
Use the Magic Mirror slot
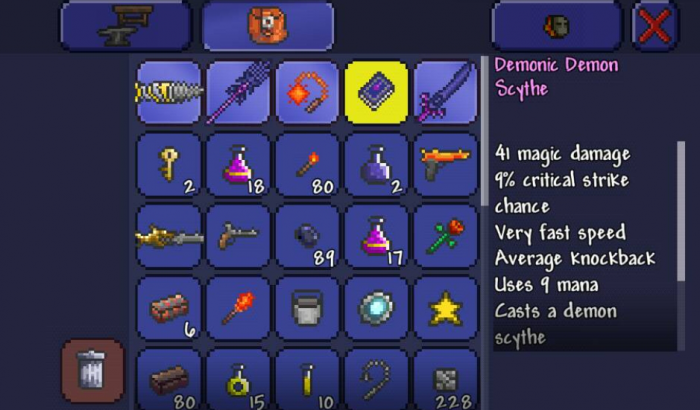tap(376, 308)
